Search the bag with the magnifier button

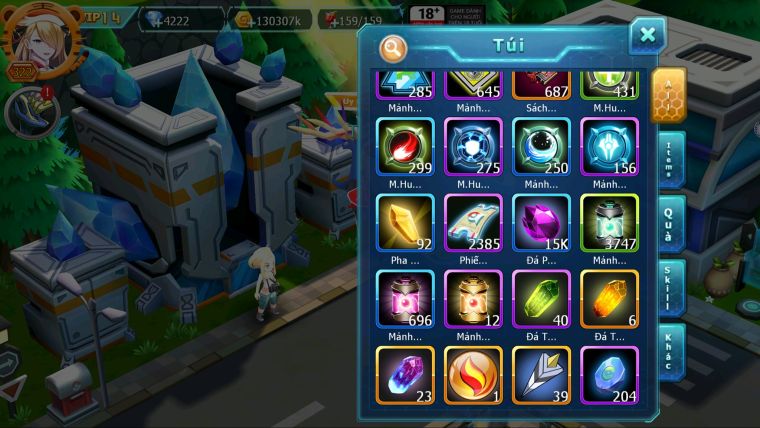[393, 47]
